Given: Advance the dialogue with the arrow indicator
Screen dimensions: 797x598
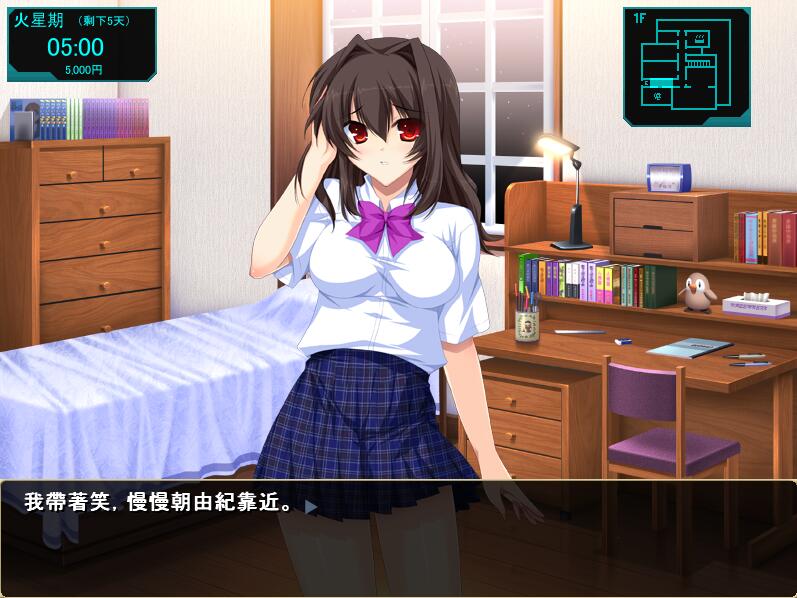Looking at the screenshot, I should pyautogui.click(x=311, y=507).
